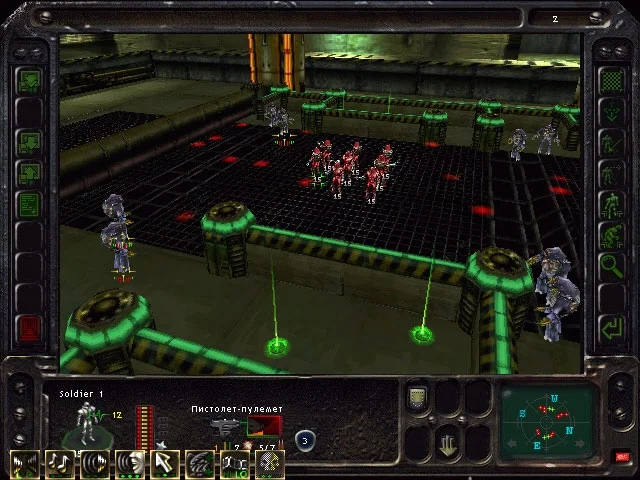Screen dimensions: 640x480
Task: Click the up-arrow level button on left panel
Action: pos(29,174)
